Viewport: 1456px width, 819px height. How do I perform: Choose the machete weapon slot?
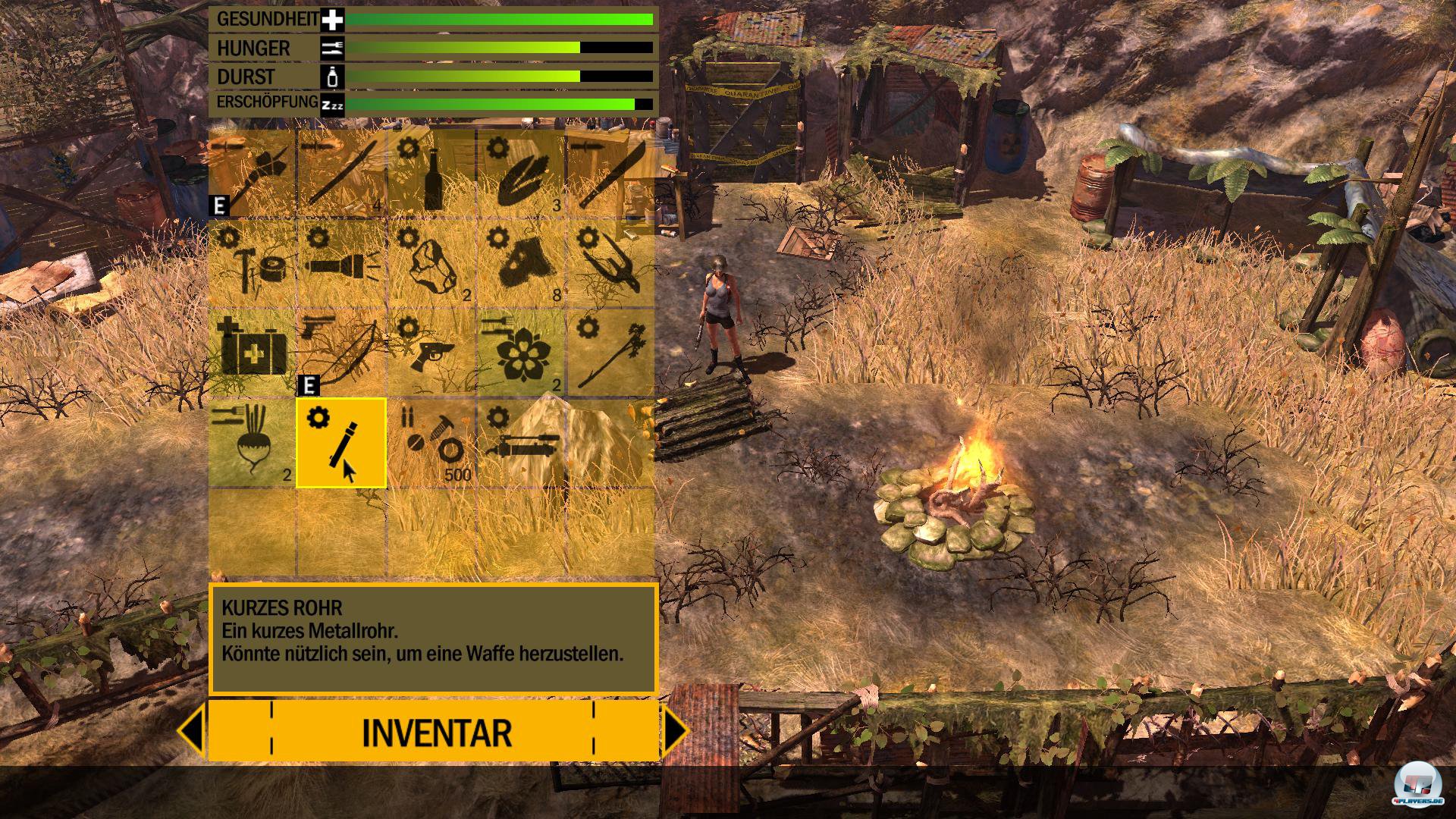[x=609, y=174]
